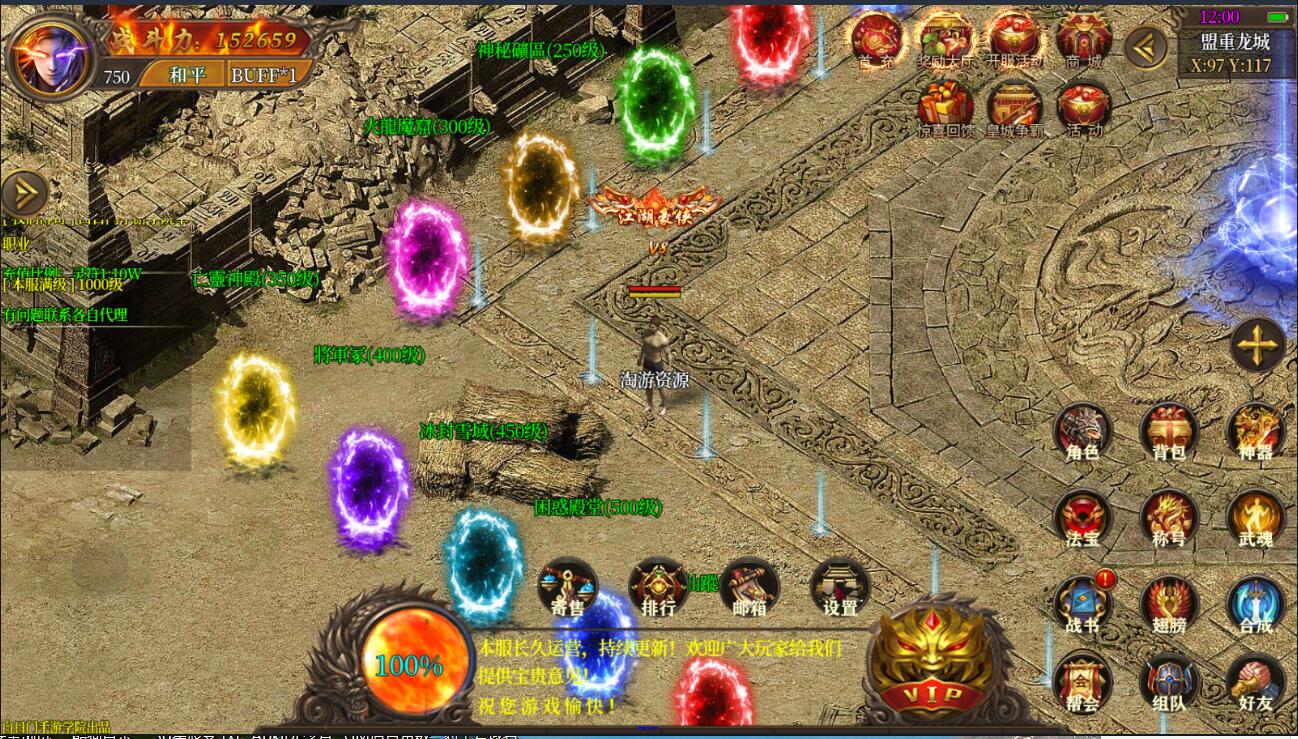The width and height of the screenshot is (1298, 739).
Task: Collapse the top icon row with the arrow button
Action: click(1146, 47)
